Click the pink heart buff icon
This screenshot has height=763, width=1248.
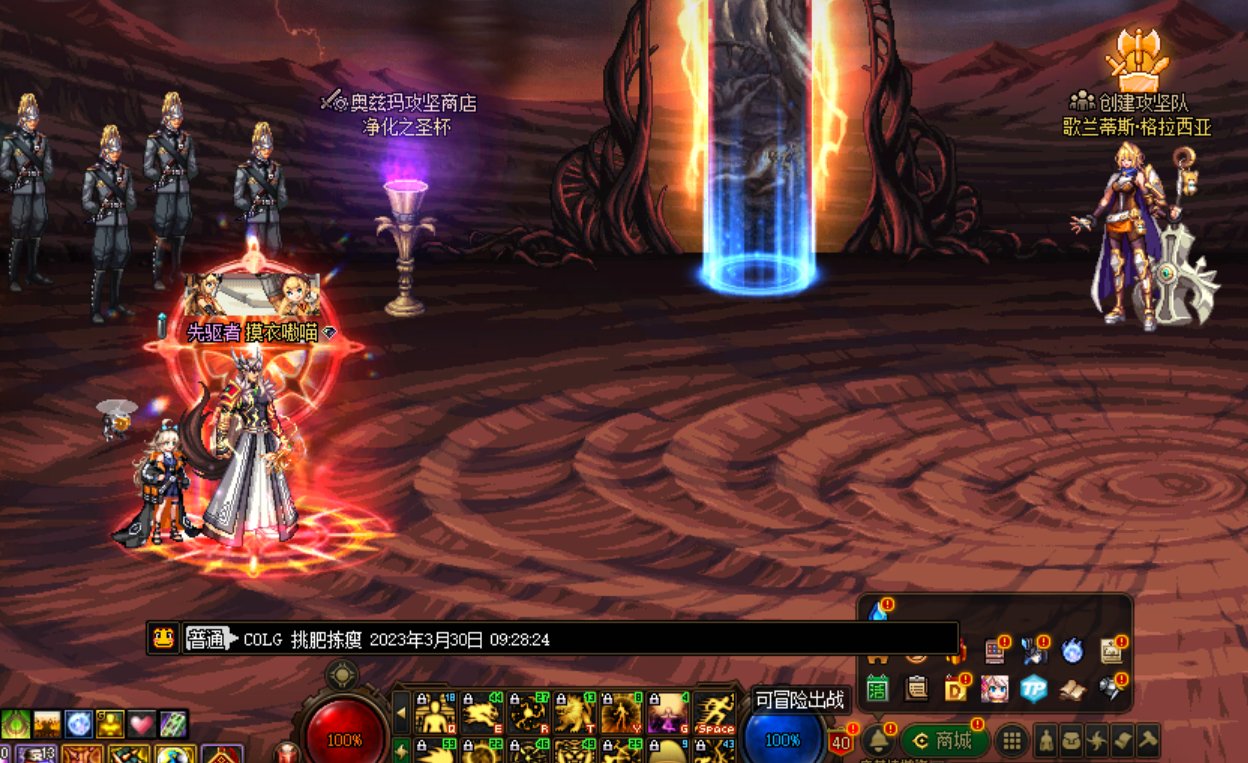coord(142,724)
